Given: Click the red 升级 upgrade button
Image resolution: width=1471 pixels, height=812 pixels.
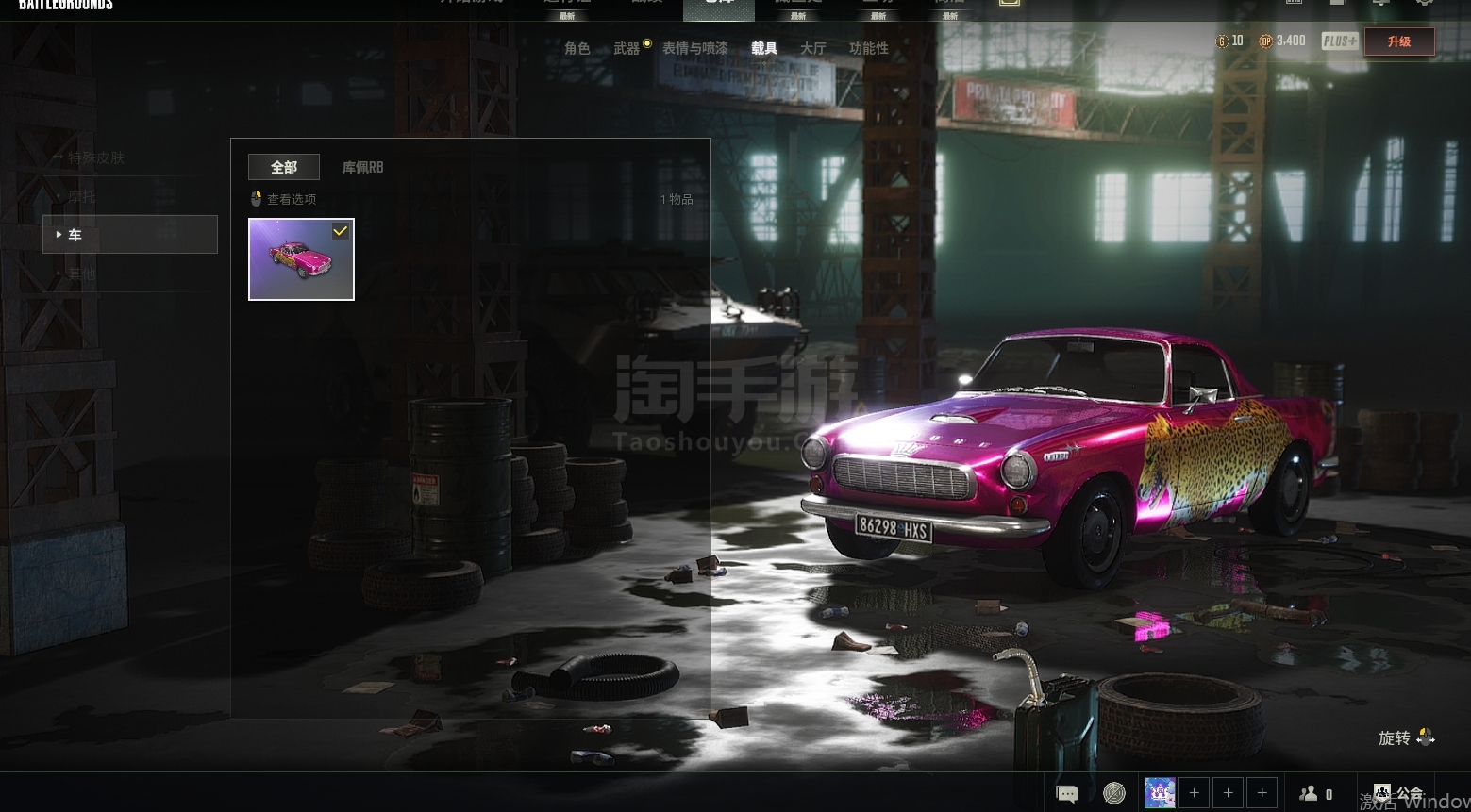Looking at the screenshot, I should tap(1398, 41).
